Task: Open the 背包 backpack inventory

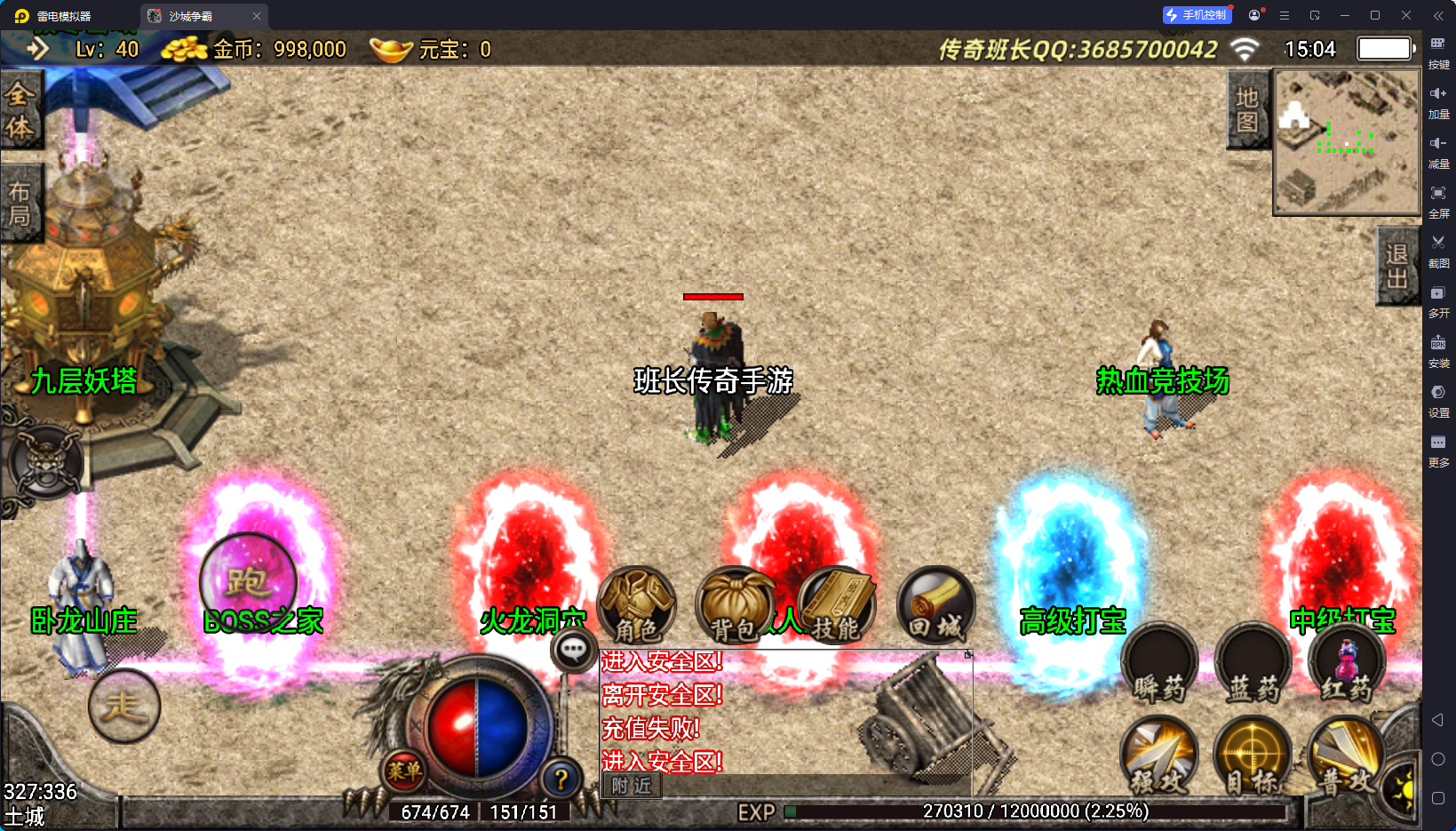Action: click(734, 605)
